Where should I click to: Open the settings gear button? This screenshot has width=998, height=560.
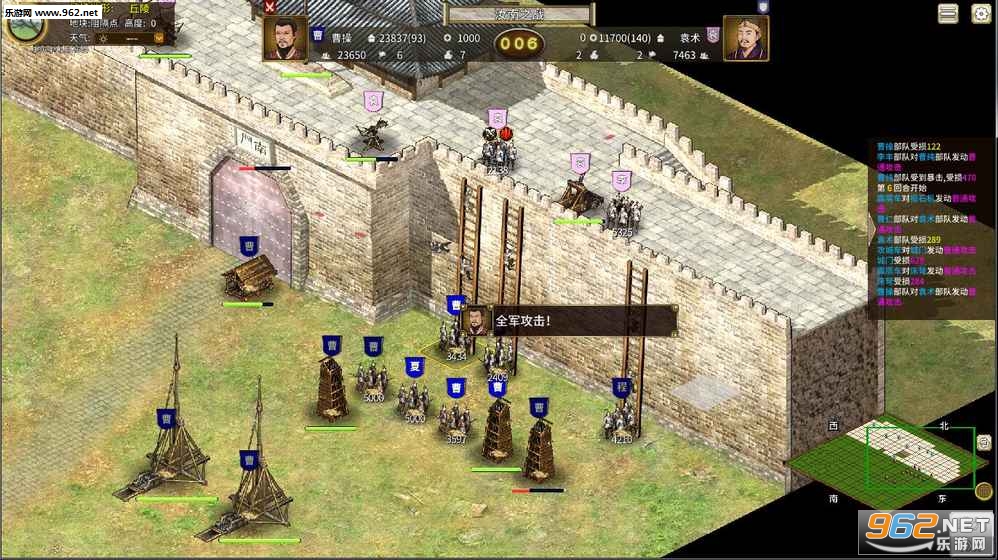coord(981,13)
